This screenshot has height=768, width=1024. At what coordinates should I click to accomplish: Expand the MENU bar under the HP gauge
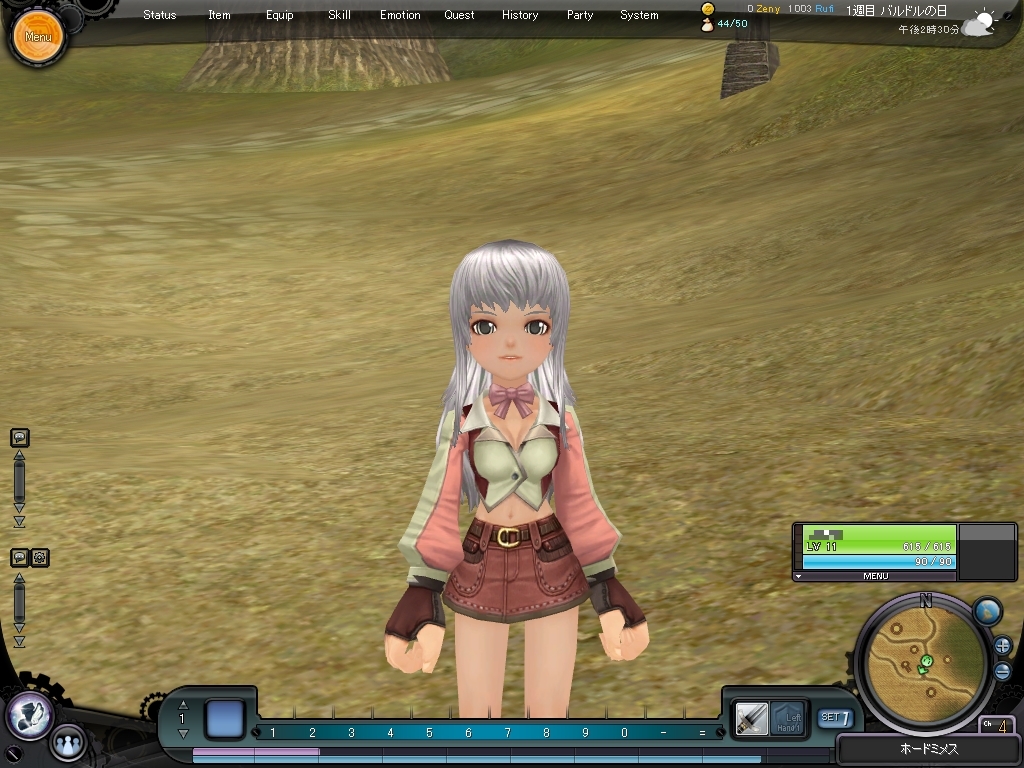tap(875, 576)
